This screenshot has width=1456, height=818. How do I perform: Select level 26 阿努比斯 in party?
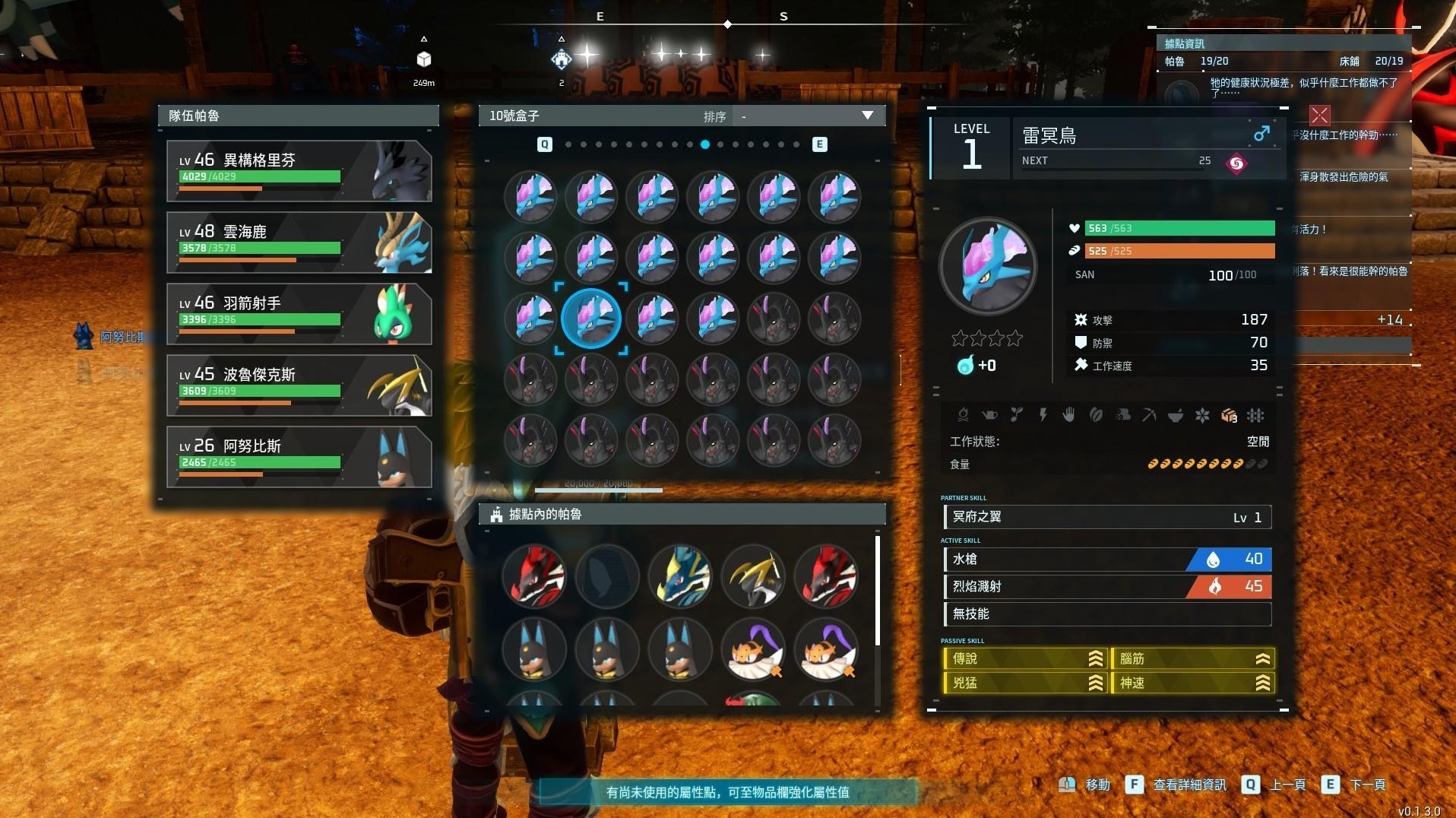click(x=299, y=457)
